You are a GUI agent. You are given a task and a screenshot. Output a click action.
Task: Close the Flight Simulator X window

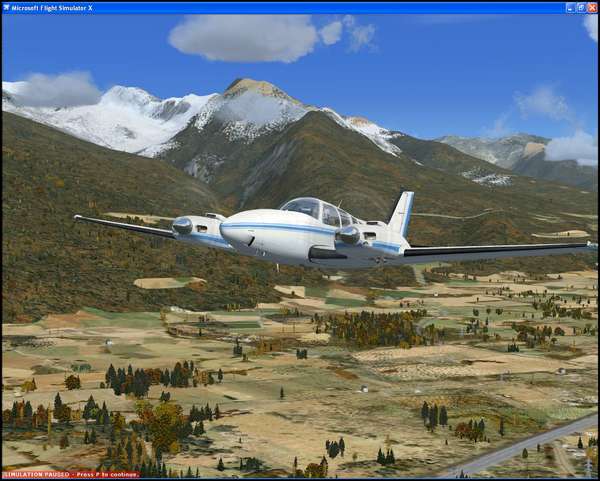tap(592, 7)
